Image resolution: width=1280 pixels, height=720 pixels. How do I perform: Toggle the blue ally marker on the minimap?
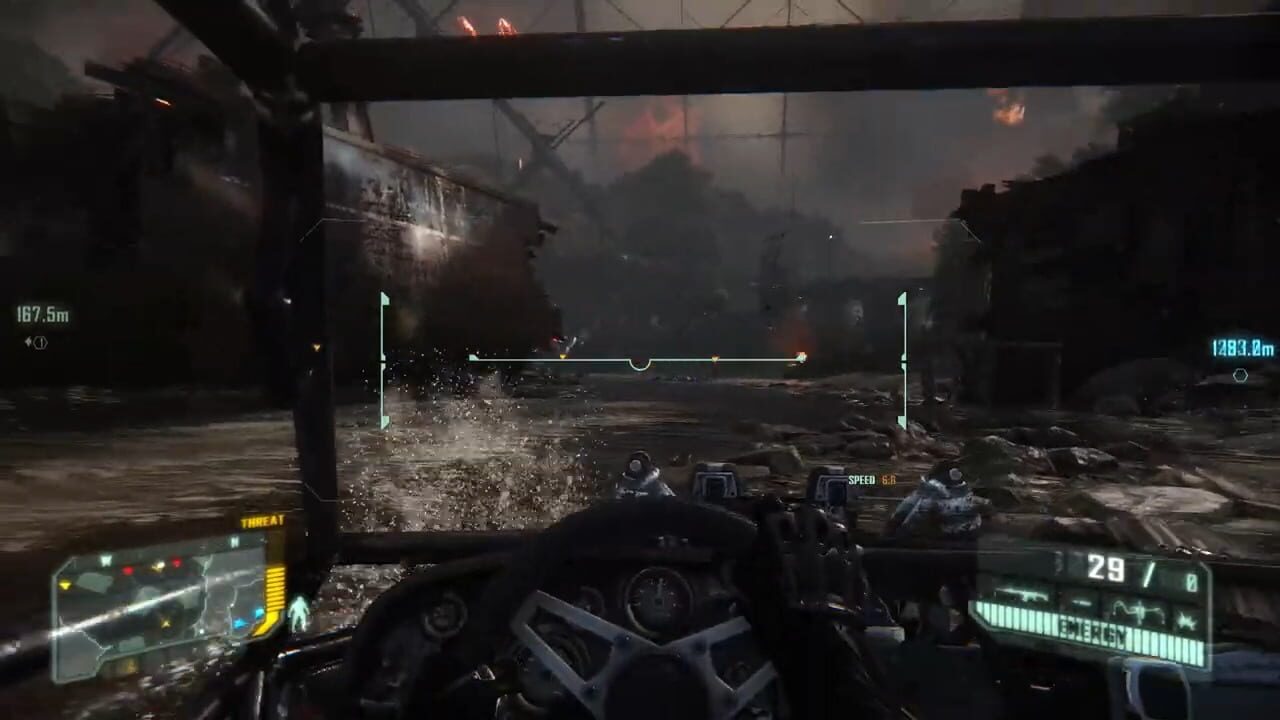[241, 624]
